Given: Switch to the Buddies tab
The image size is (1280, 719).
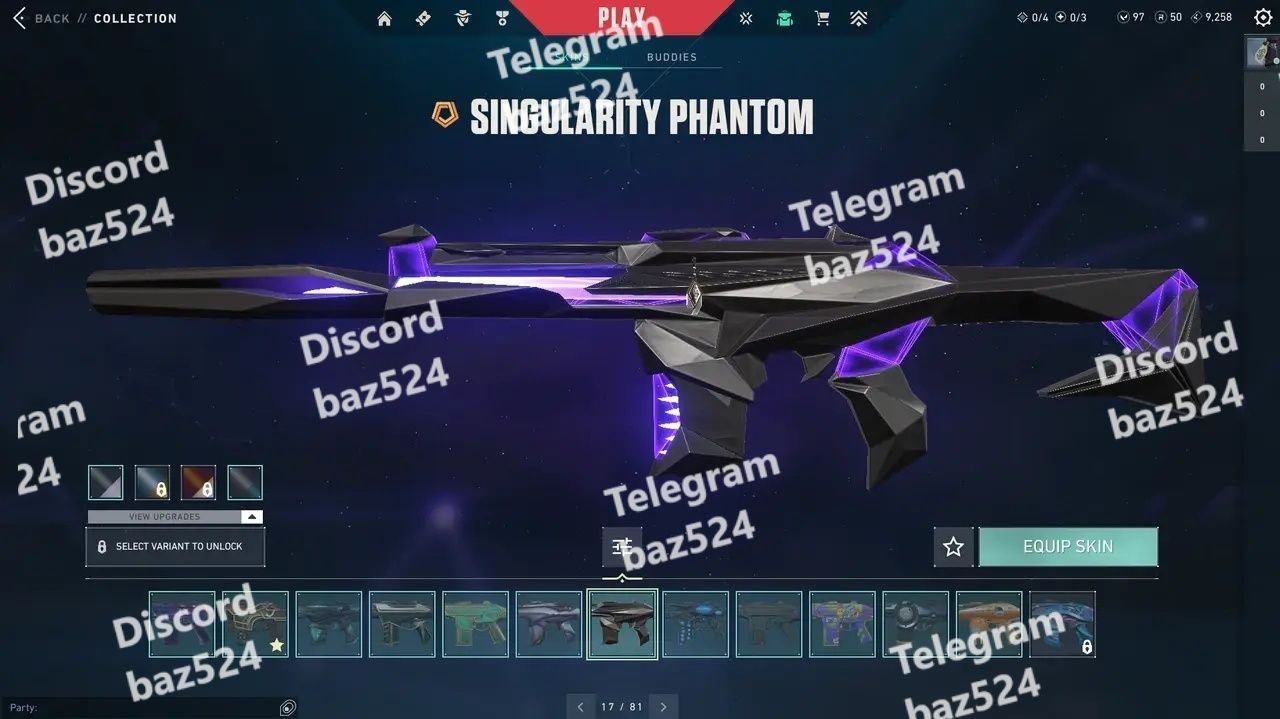Looking at the screenshot, I should (672, 57).
